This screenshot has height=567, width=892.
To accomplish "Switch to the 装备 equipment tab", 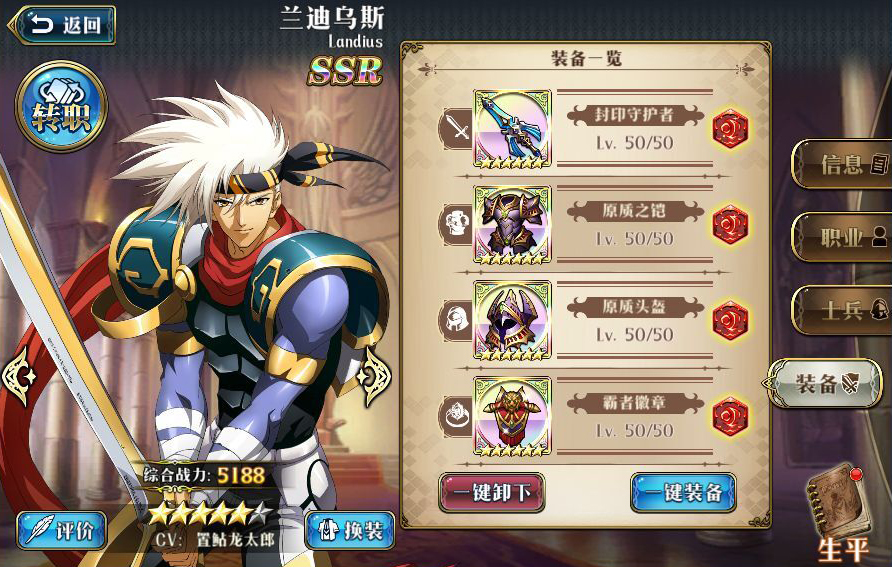I will (x=826, y=384).
